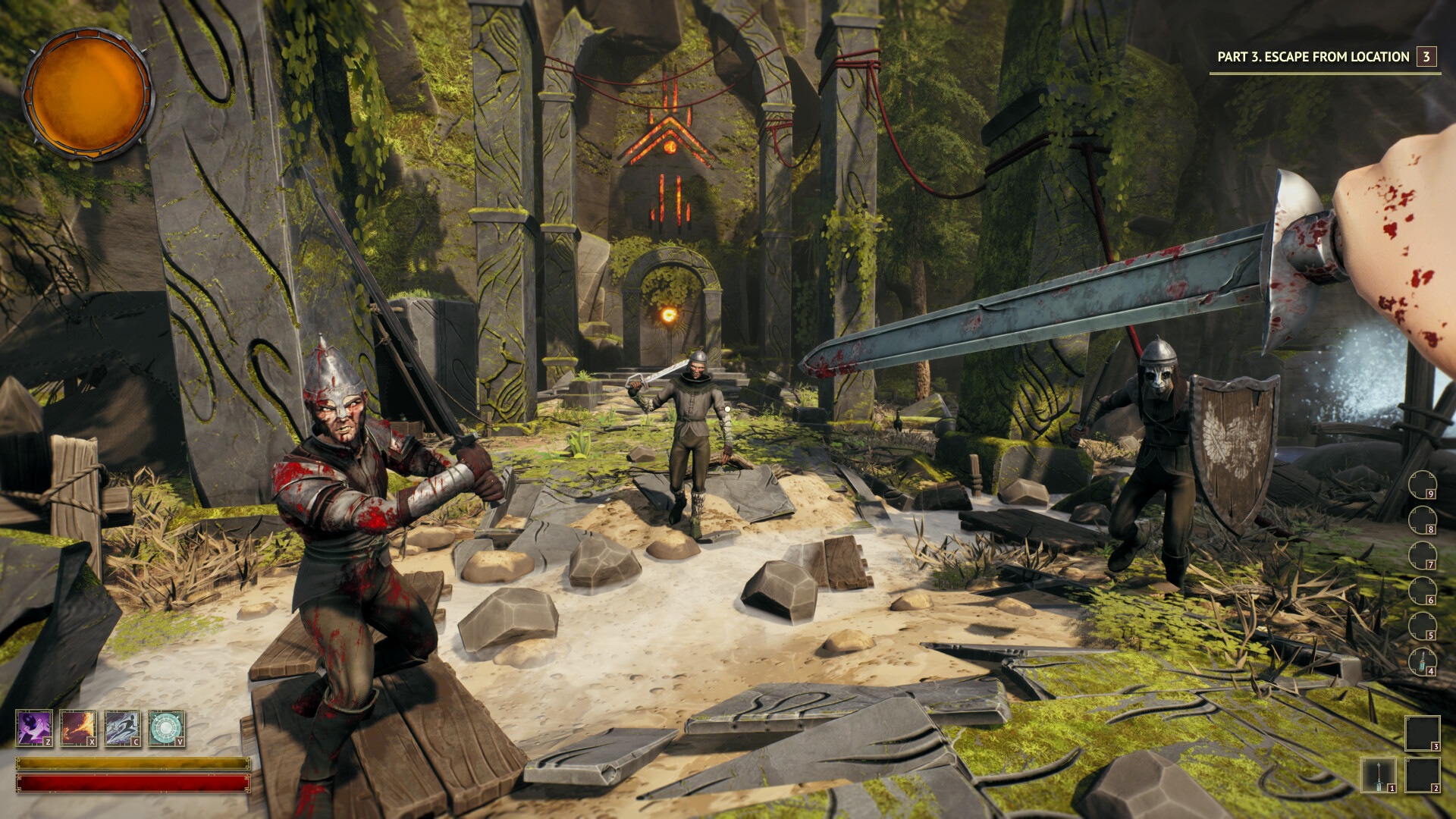Trigger the dash ability bound to C

122,728
